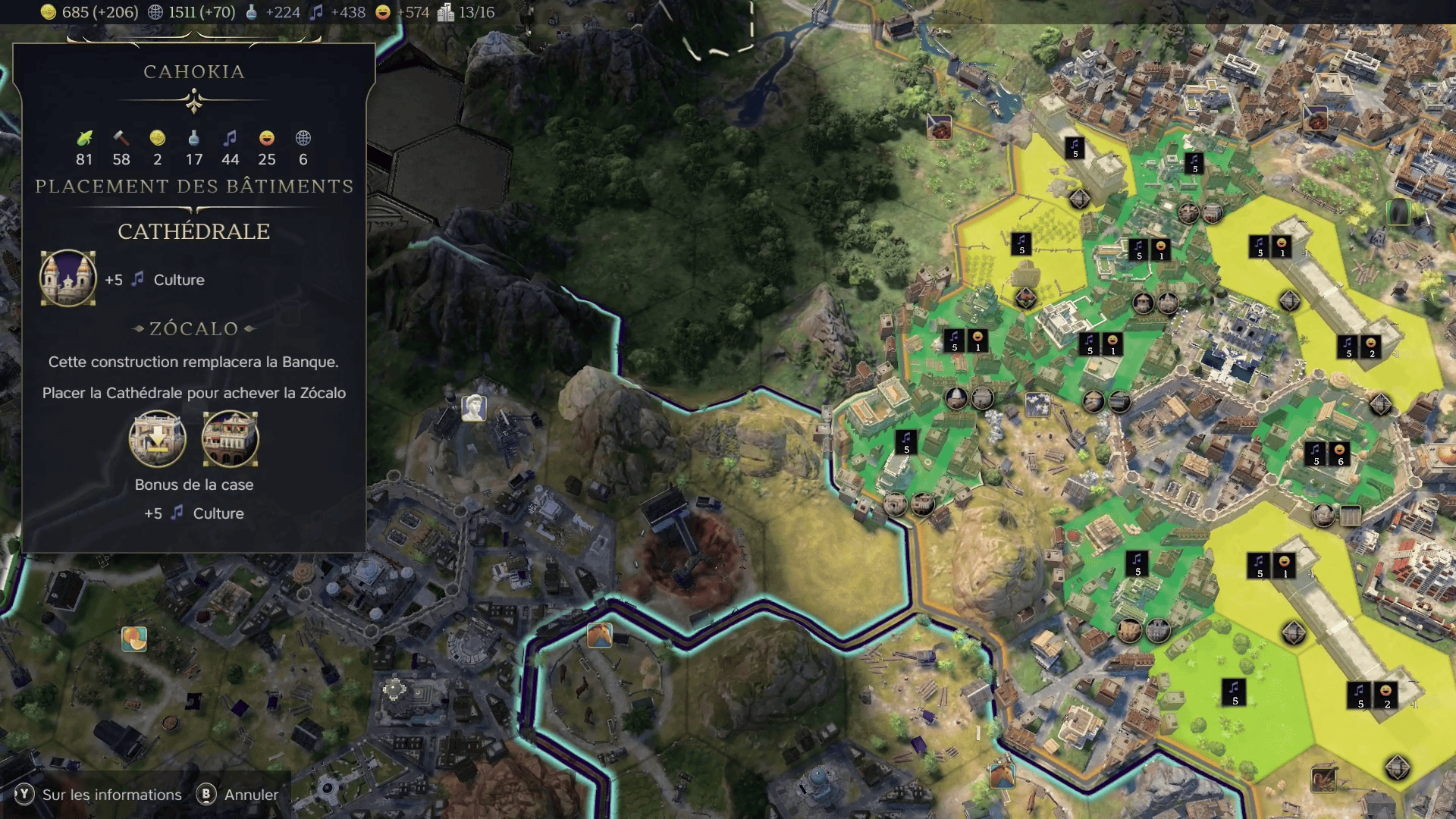Select the second Zócalo quarter building icon
Viewport: 1456px width, 819px height.
230,439
